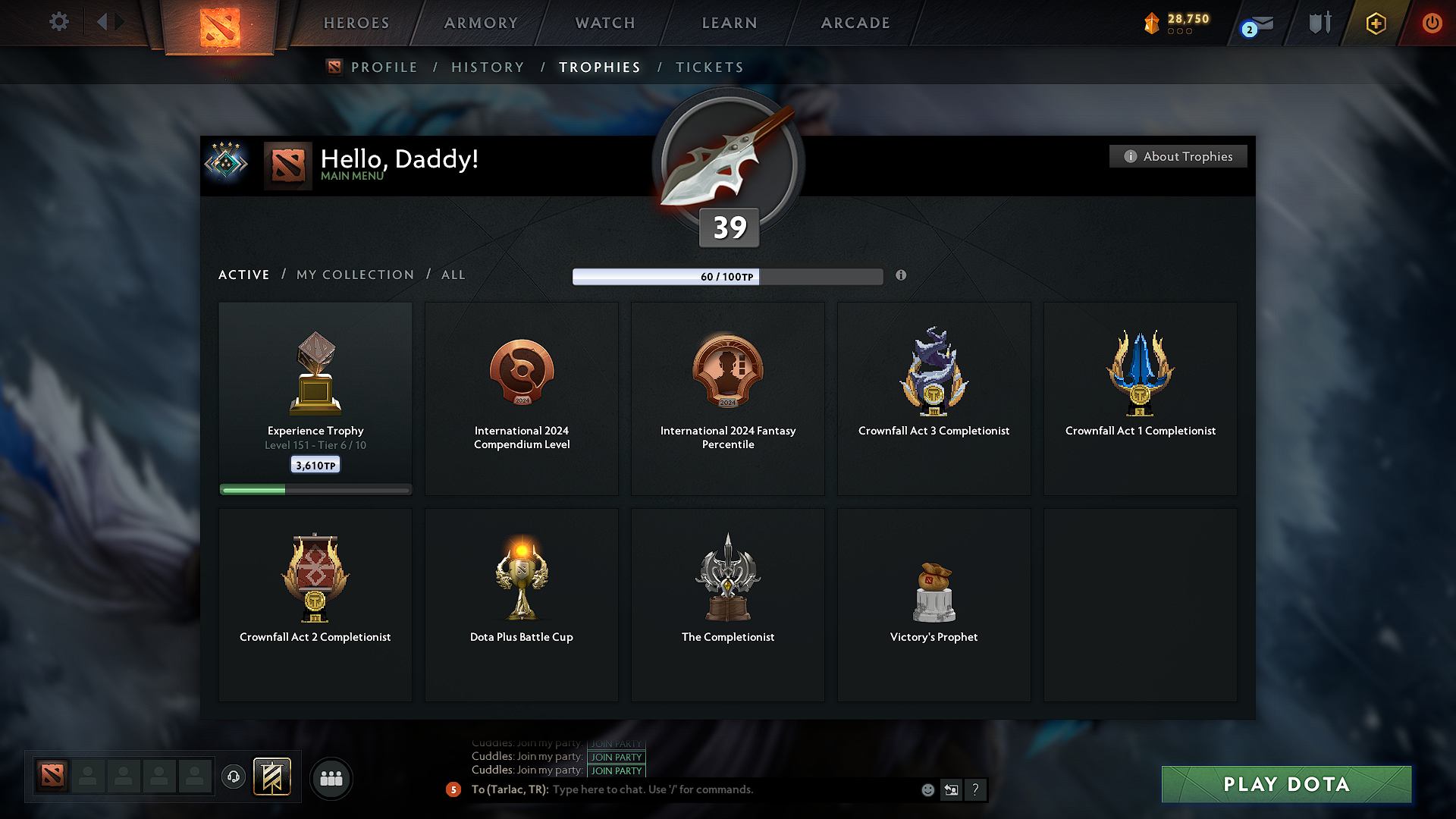Click the About Trophies button

[1178, 156]
